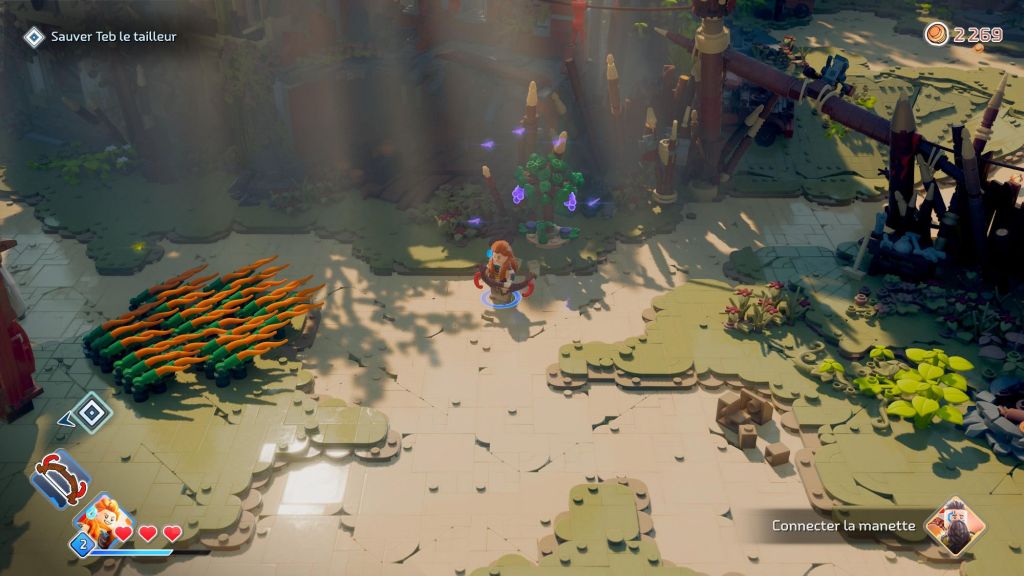Image resolution: width=1024 pixels, height=576 pixels.
Task: Select the bow weapon icon
Action: (x=59, y=477)
